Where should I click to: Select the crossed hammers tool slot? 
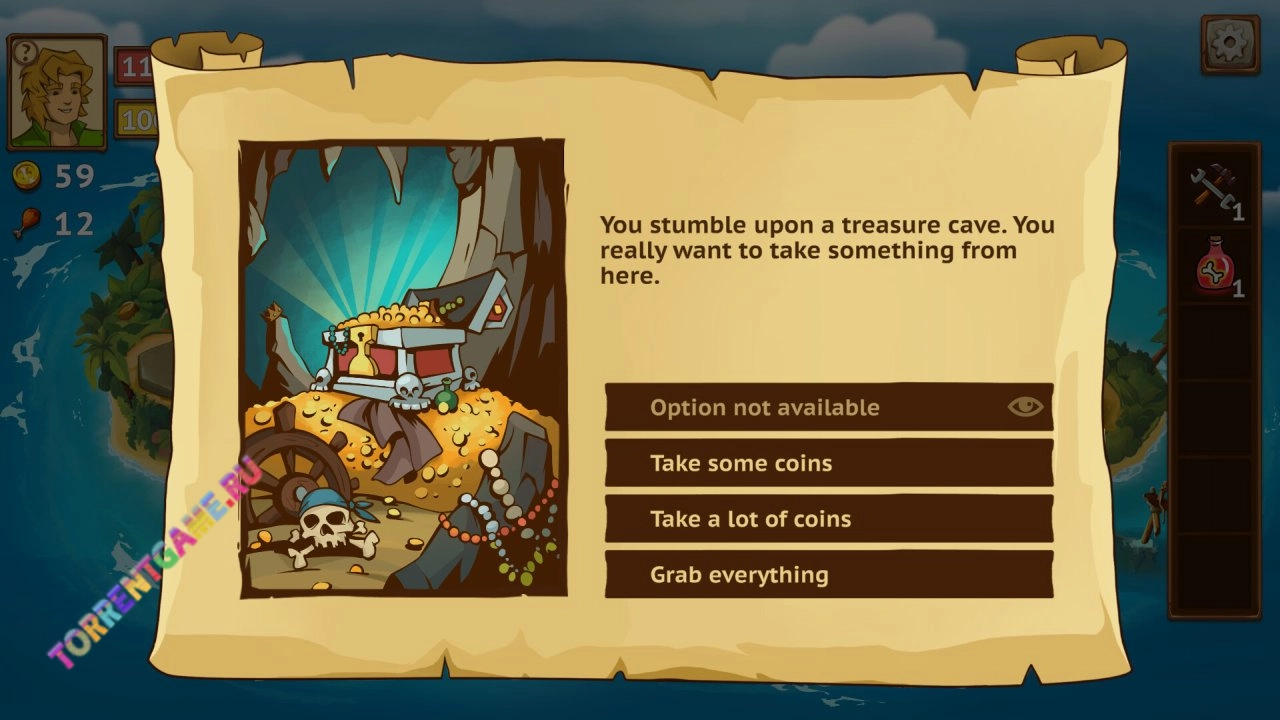coord(1214,189)
